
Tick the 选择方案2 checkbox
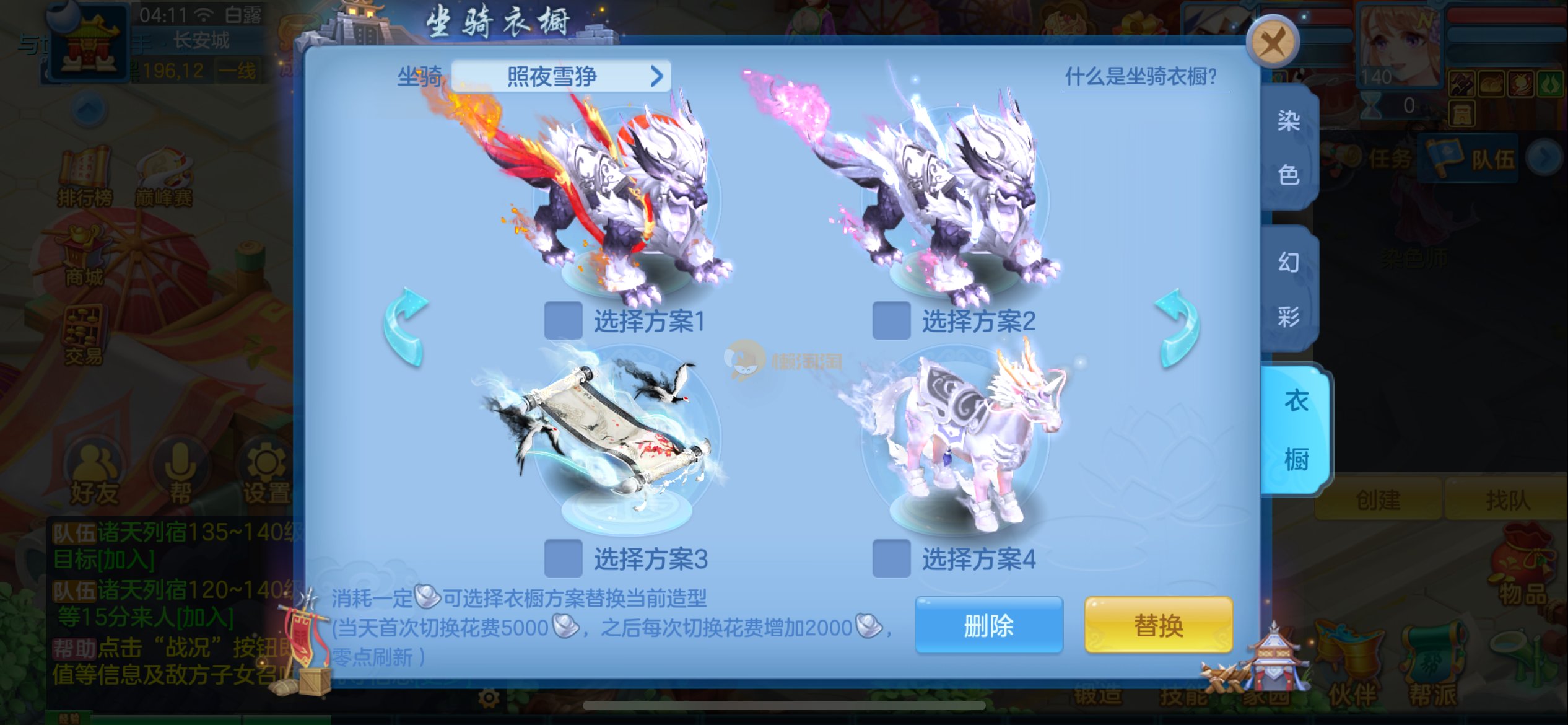891,320
